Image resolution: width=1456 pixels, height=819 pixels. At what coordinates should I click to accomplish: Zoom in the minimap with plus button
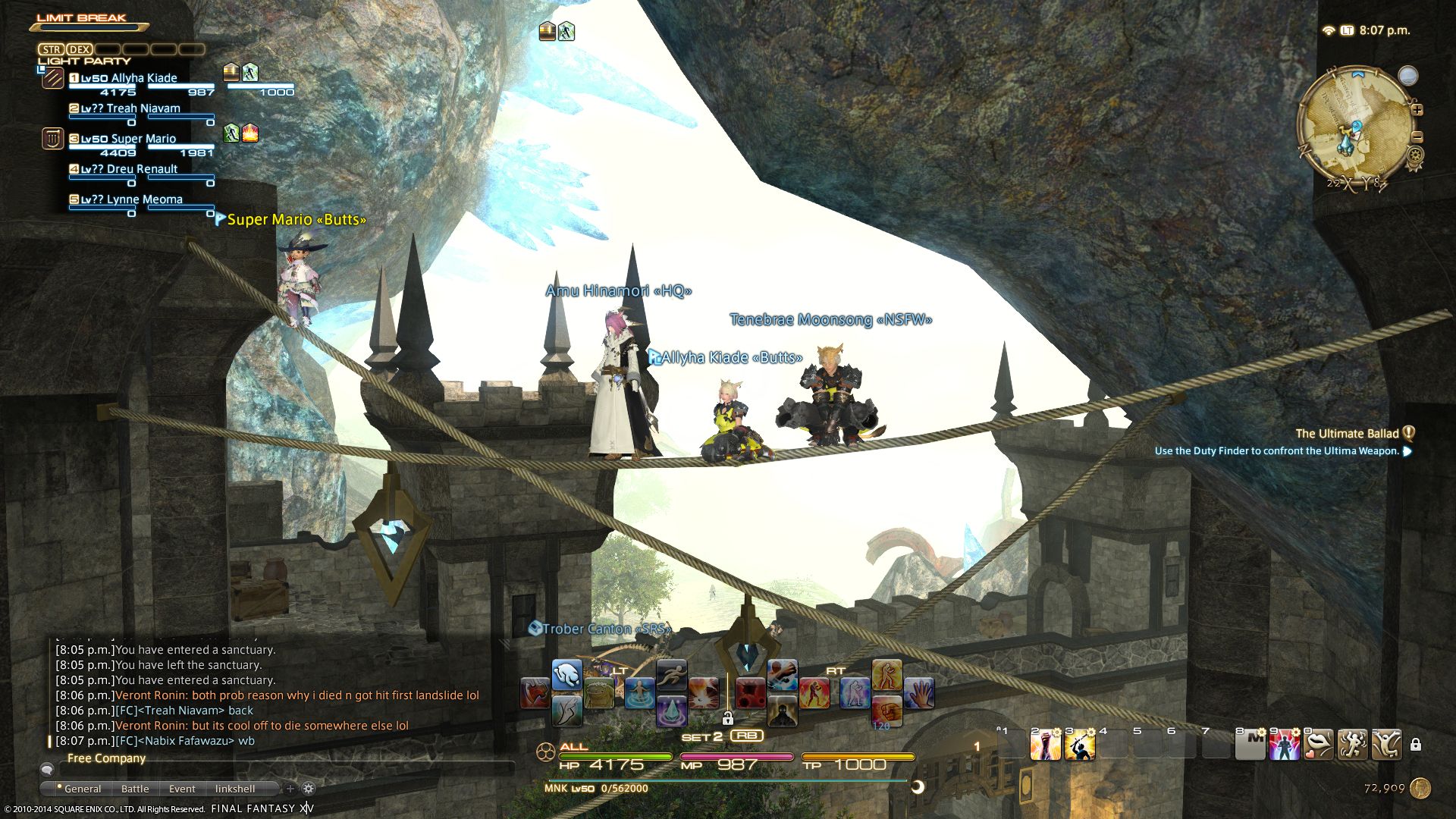coord(1417,110)
